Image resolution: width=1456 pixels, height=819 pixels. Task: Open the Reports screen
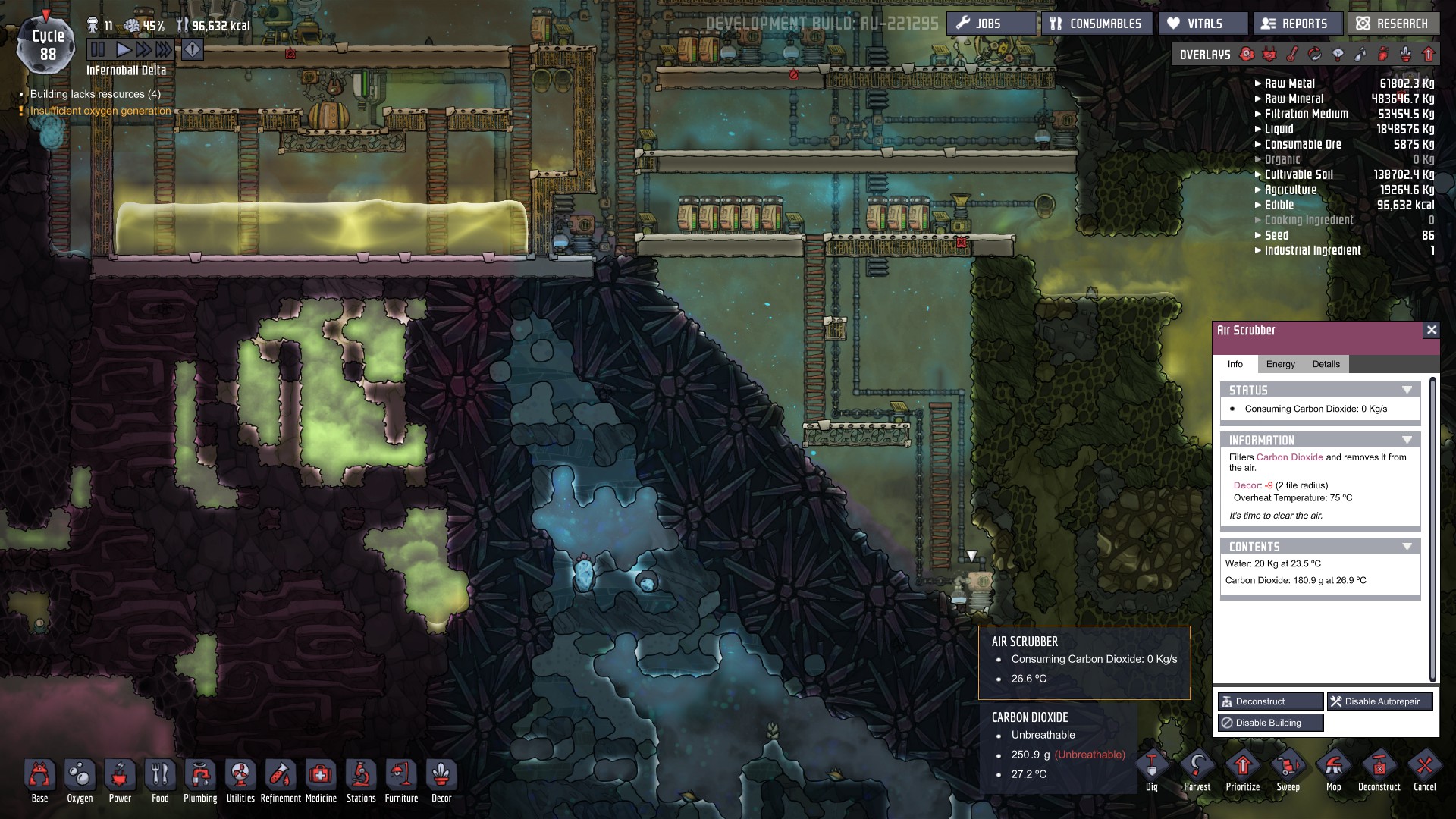tap(1298, 24)
